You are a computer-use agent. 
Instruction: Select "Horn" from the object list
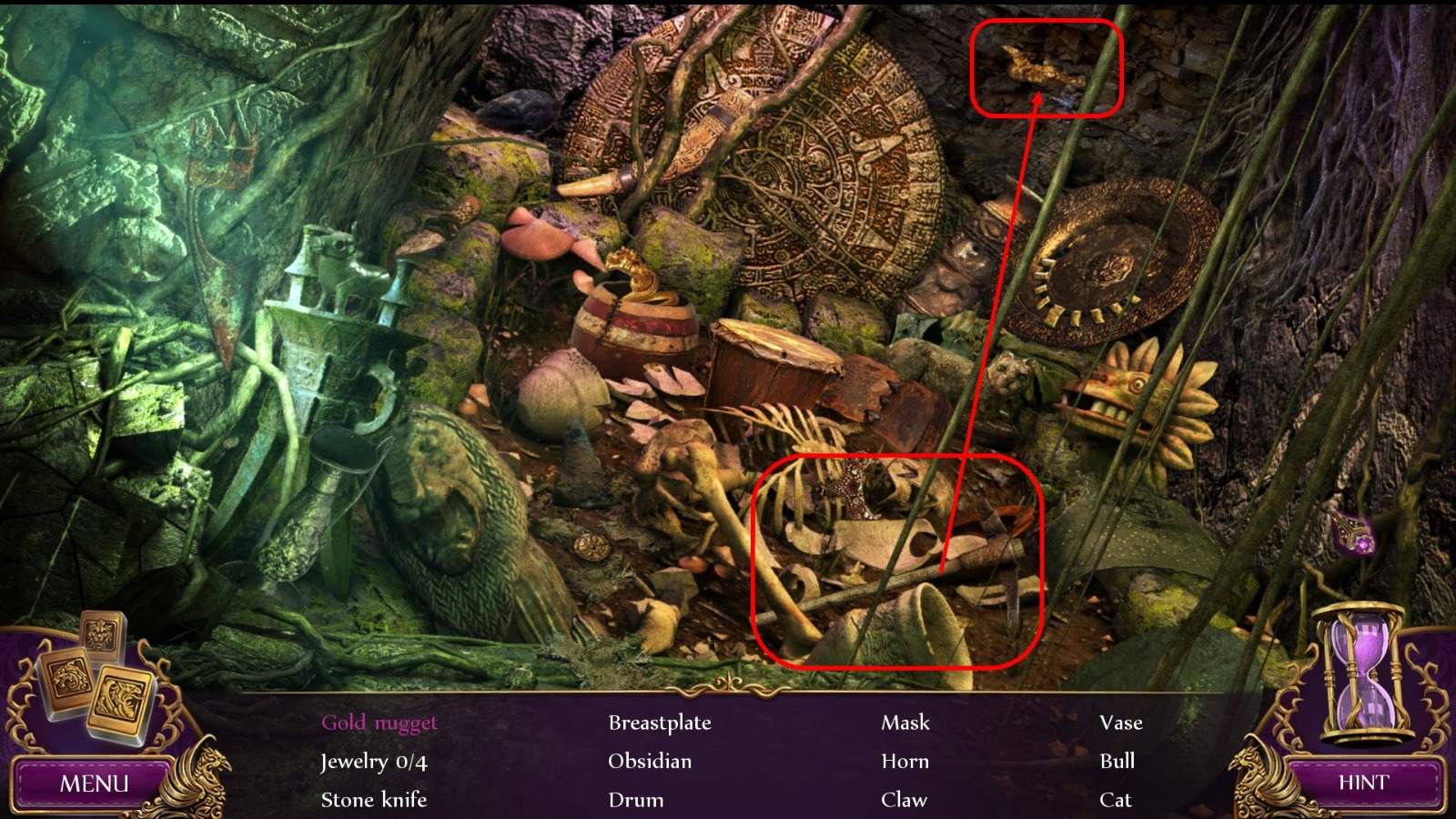(x=905, y=762)
